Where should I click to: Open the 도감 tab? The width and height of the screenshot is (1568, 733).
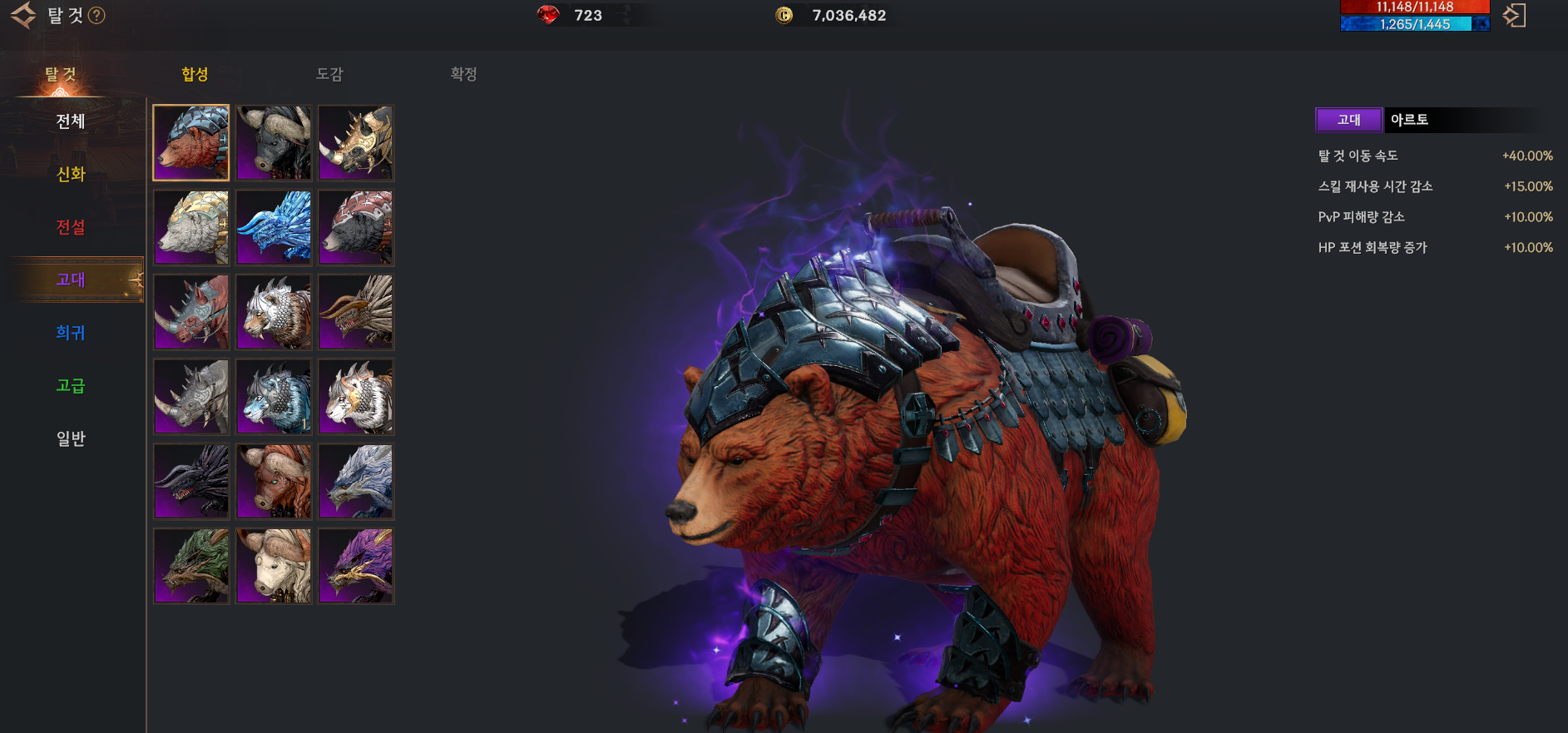click(329, 74)
